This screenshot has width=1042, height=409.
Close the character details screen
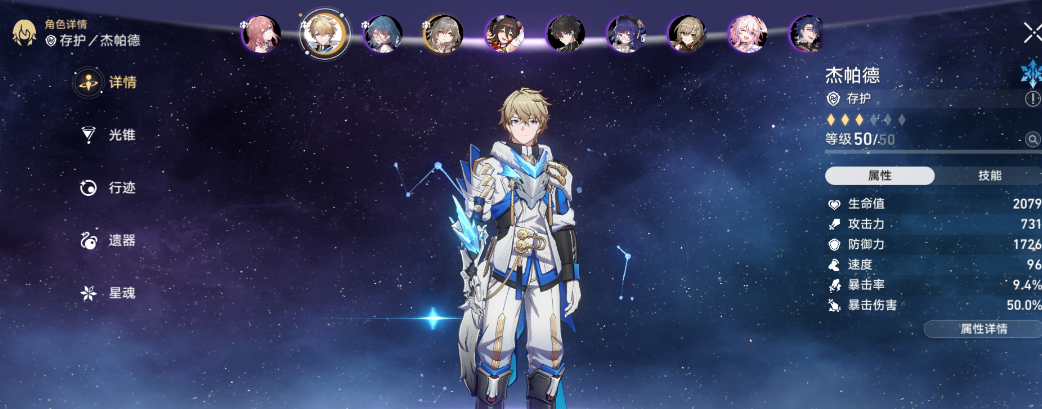(1031, 32)
